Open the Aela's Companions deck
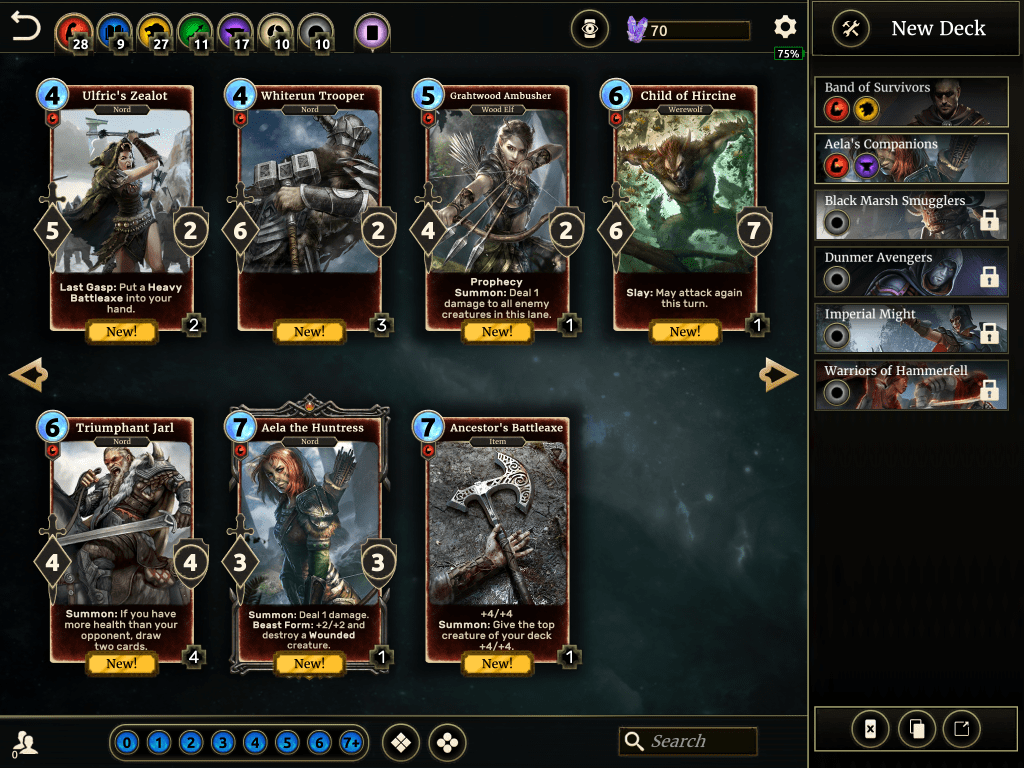Screen dimensions: 1024x768 (x=910, y=155)
